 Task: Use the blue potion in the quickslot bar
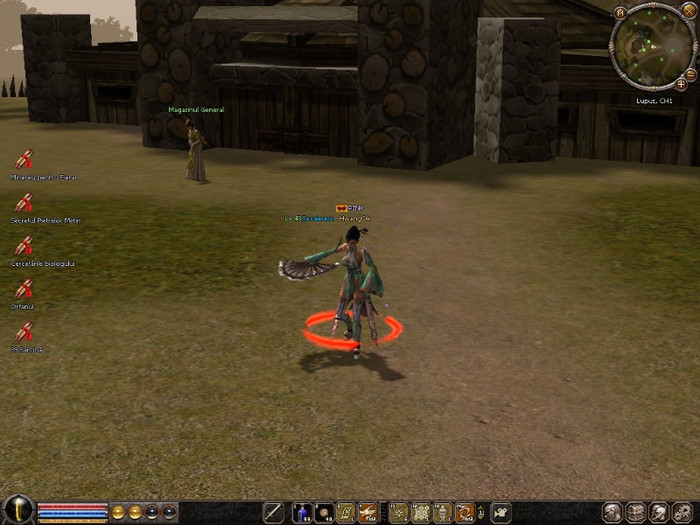301,513
